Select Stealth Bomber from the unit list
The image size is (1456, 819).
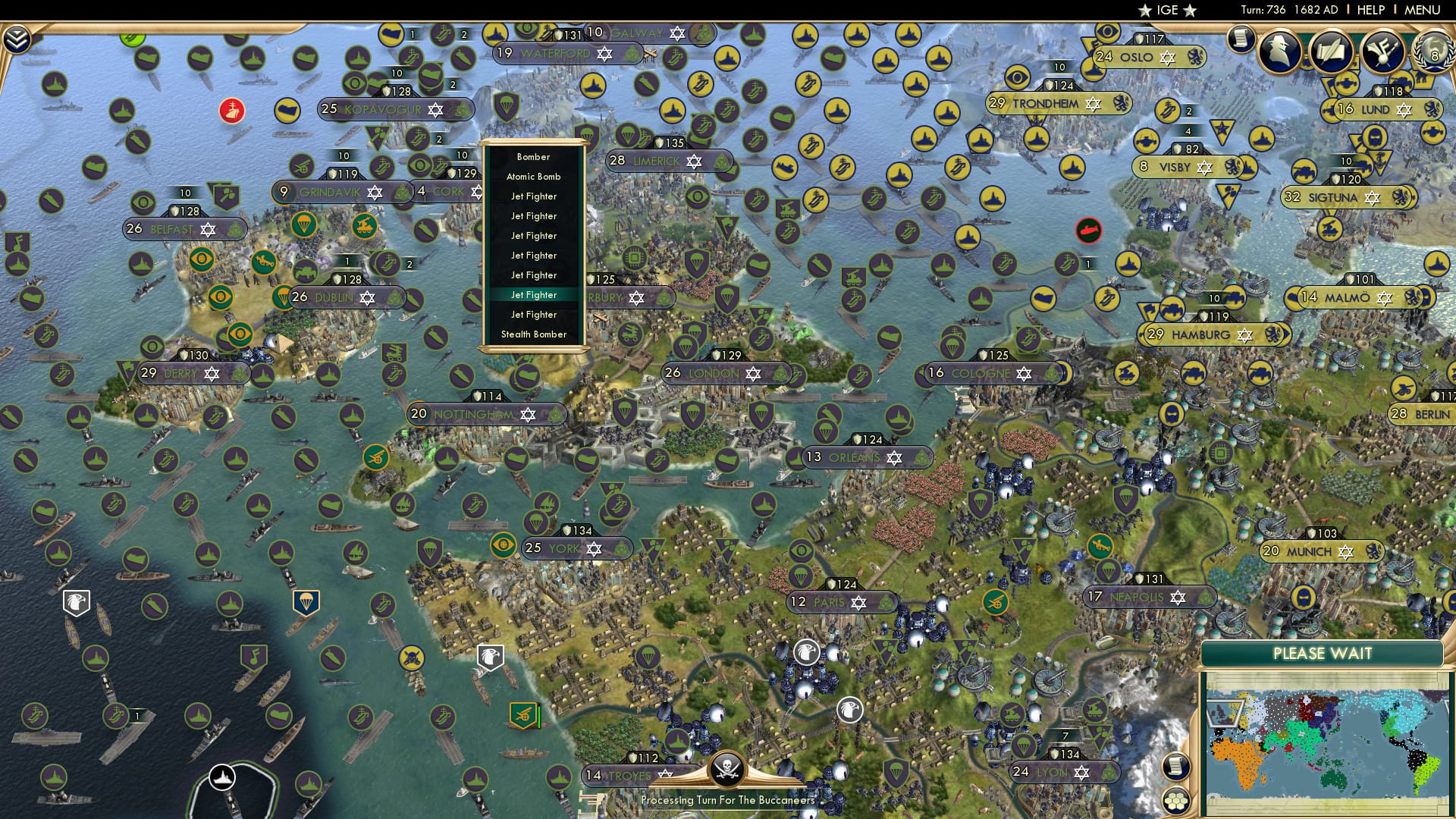pyautogui.click(x=533, y=334)
